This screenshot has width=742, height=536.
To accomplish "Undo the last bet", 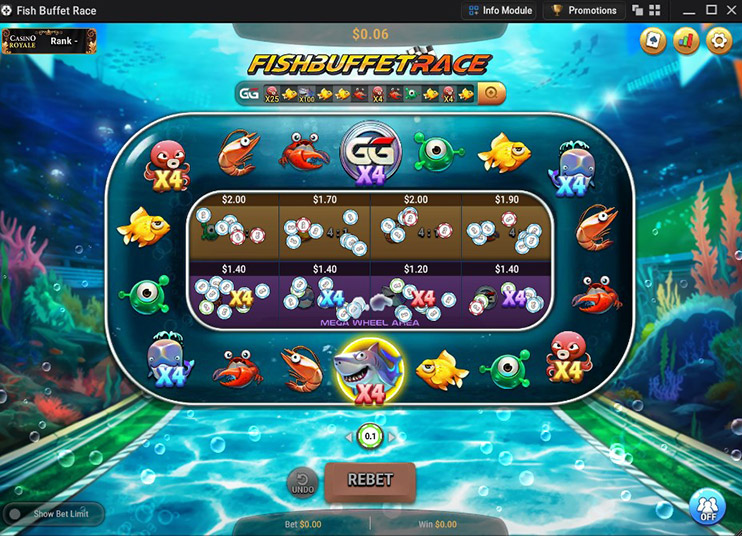I will pos(301,483).
